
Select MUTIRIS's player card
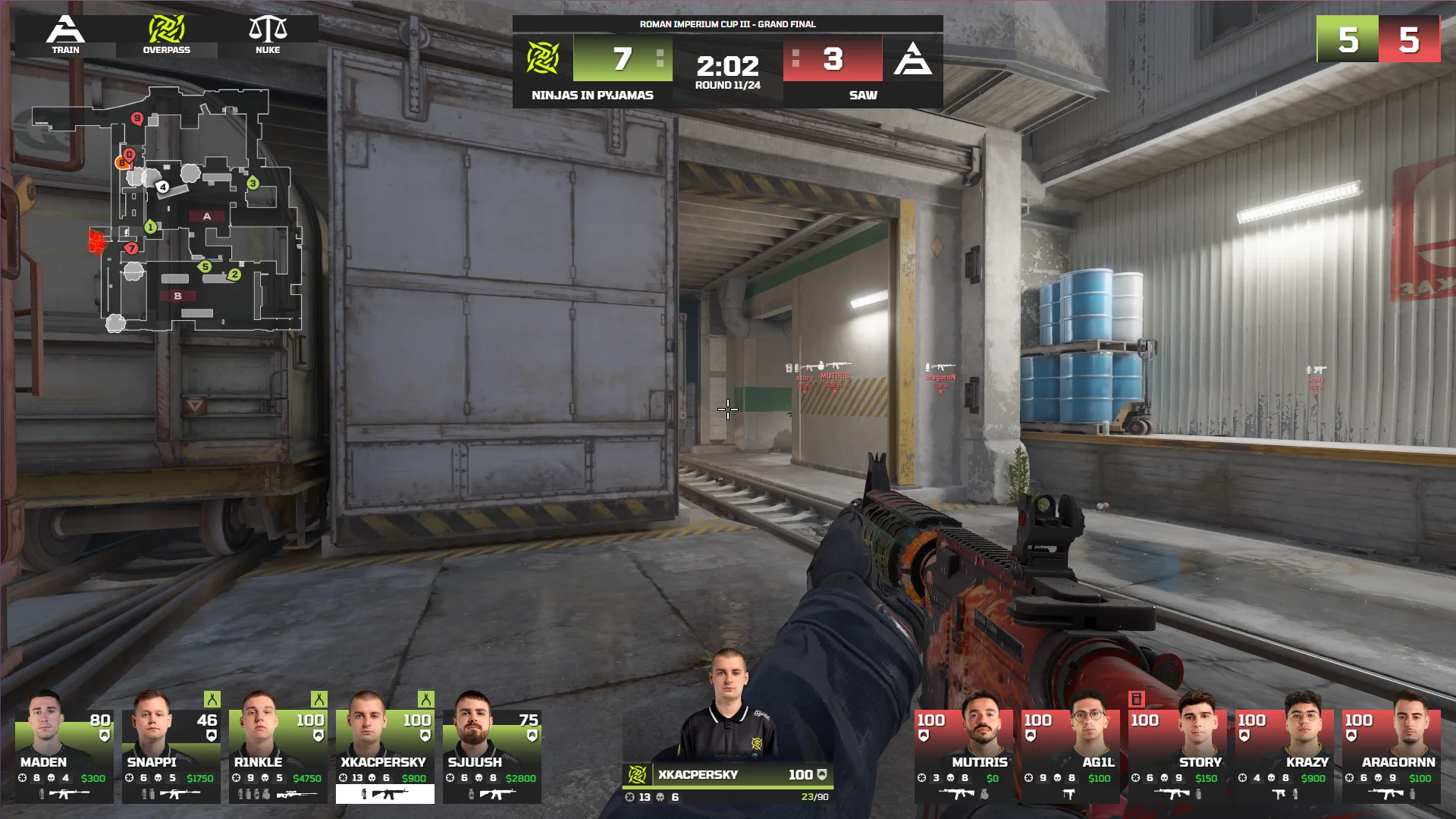(963, 748)
